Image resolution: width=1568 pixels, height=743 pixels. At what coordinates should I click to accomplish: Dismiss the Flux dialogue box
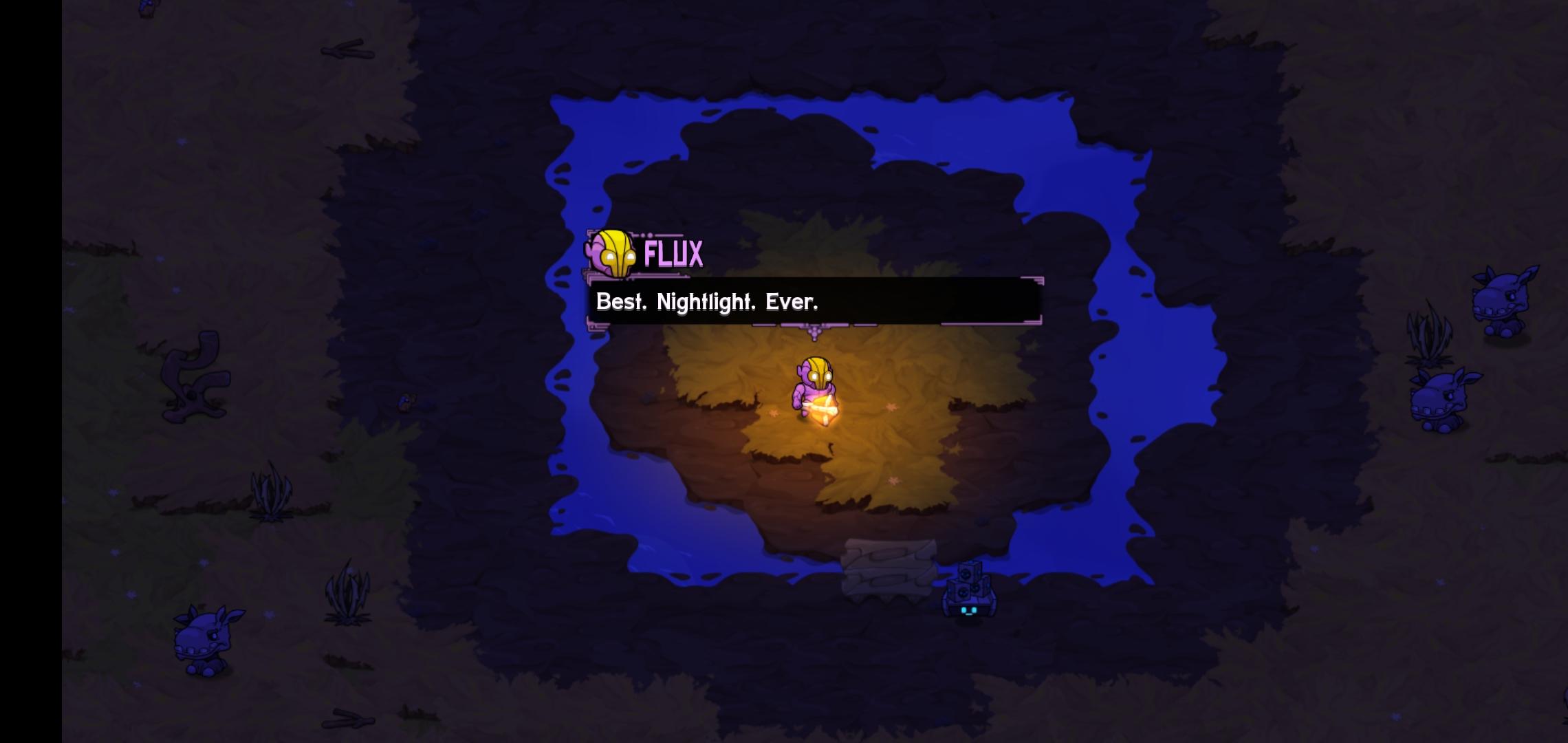[812, 303]
